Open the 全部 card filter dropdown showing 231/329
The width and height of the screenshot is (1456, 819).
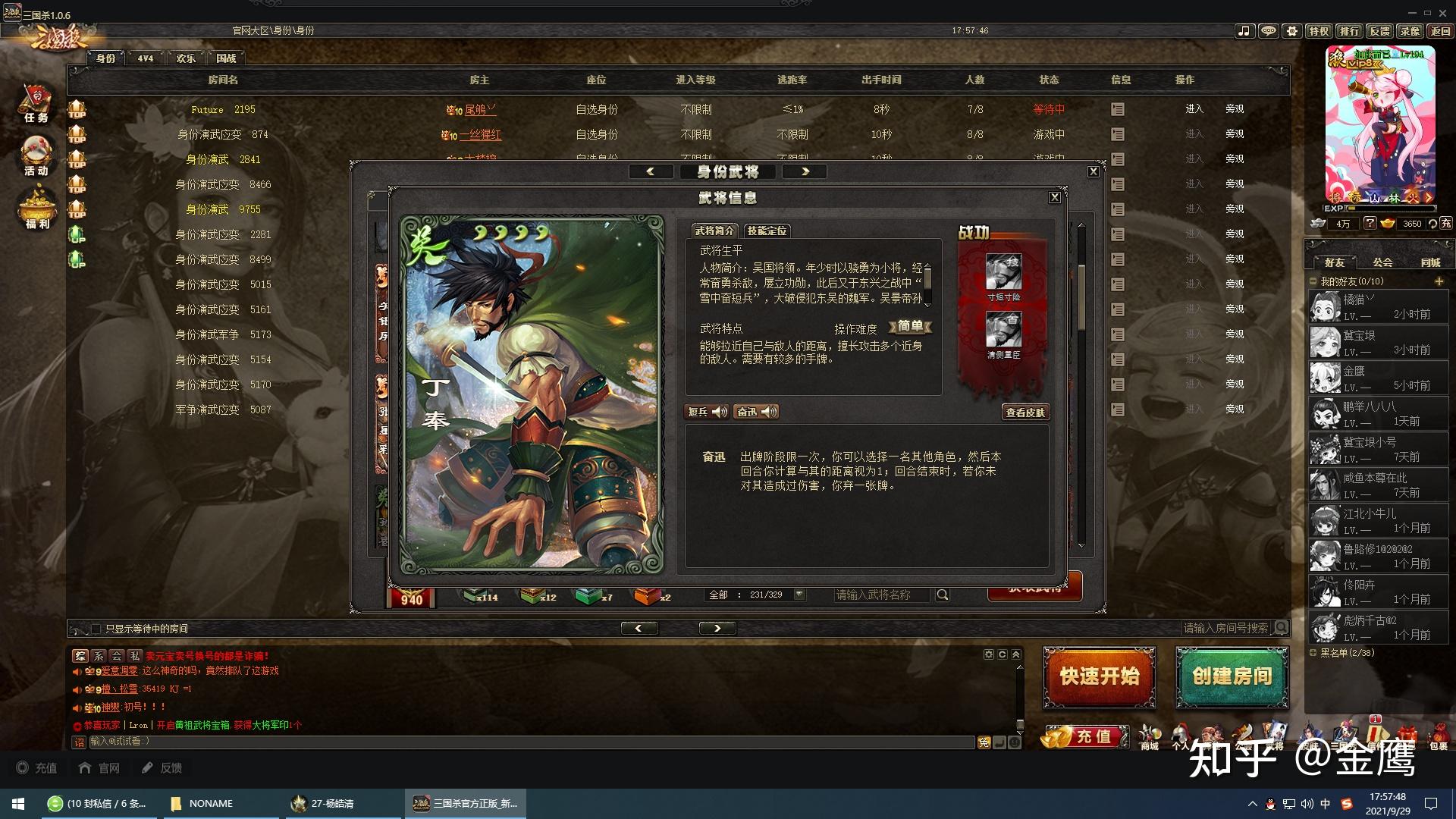(799, 595)
